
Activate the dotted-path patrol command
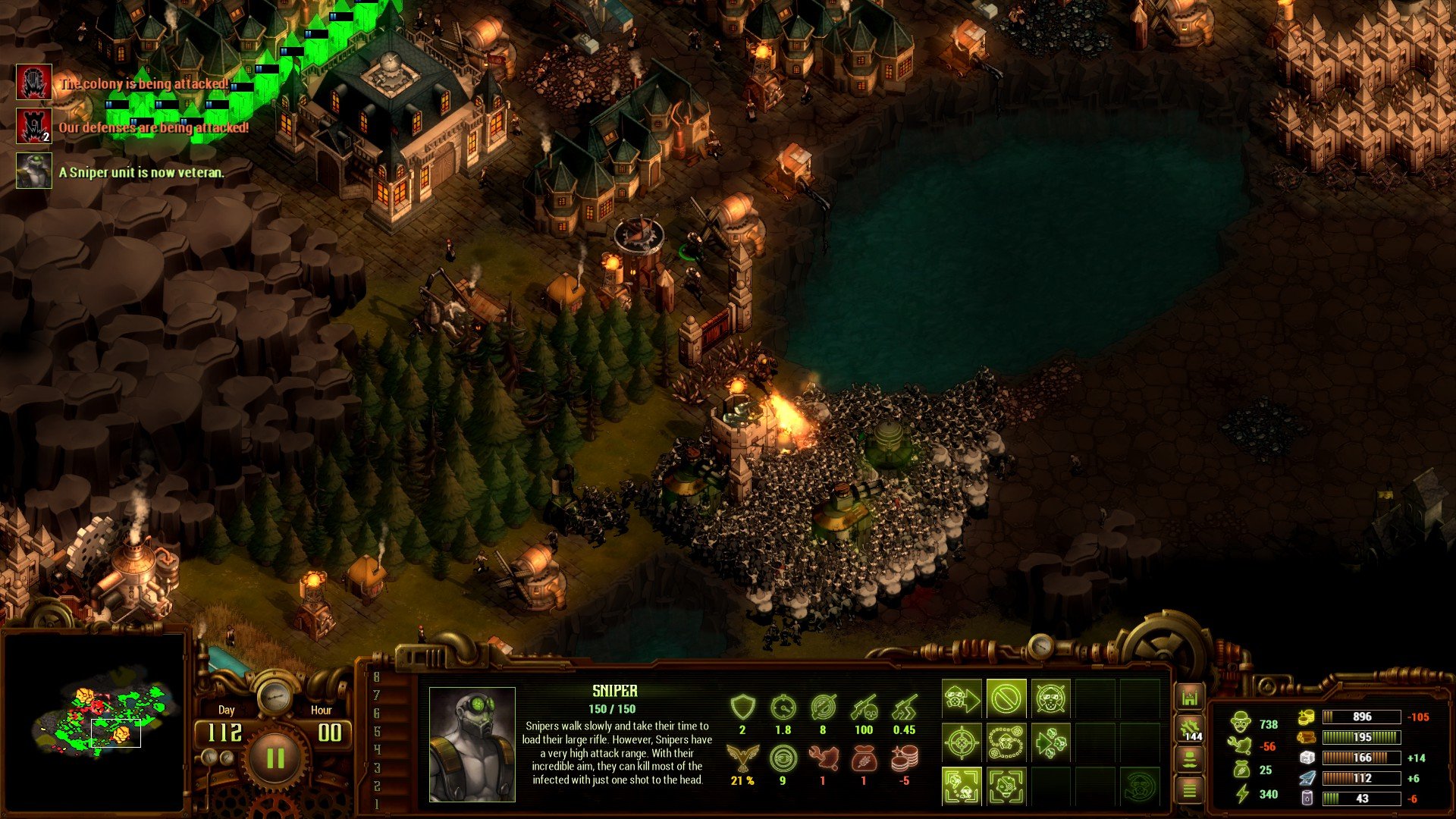(x=1006, y=742)
